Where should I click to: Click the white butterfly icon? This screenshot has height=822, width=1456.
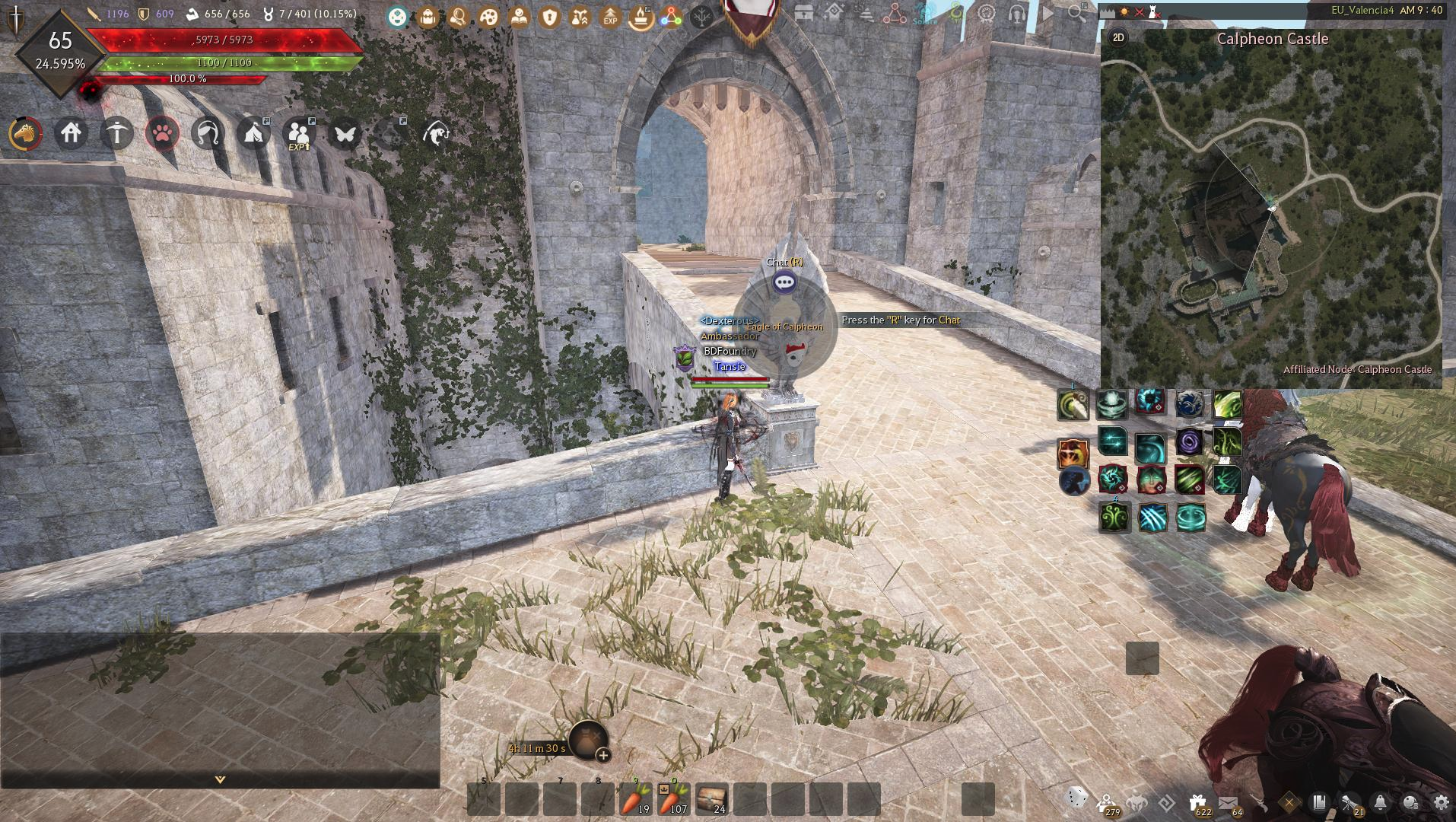tap(345, 134)
